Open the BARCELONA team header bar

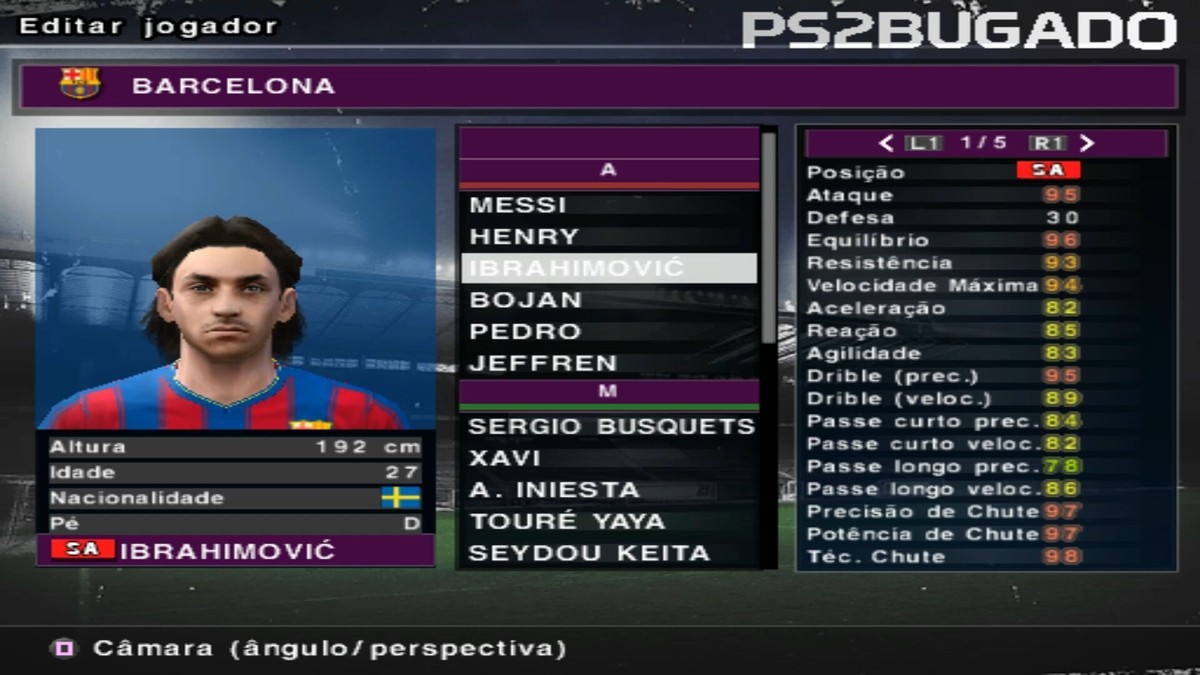(x=596, y=86)
